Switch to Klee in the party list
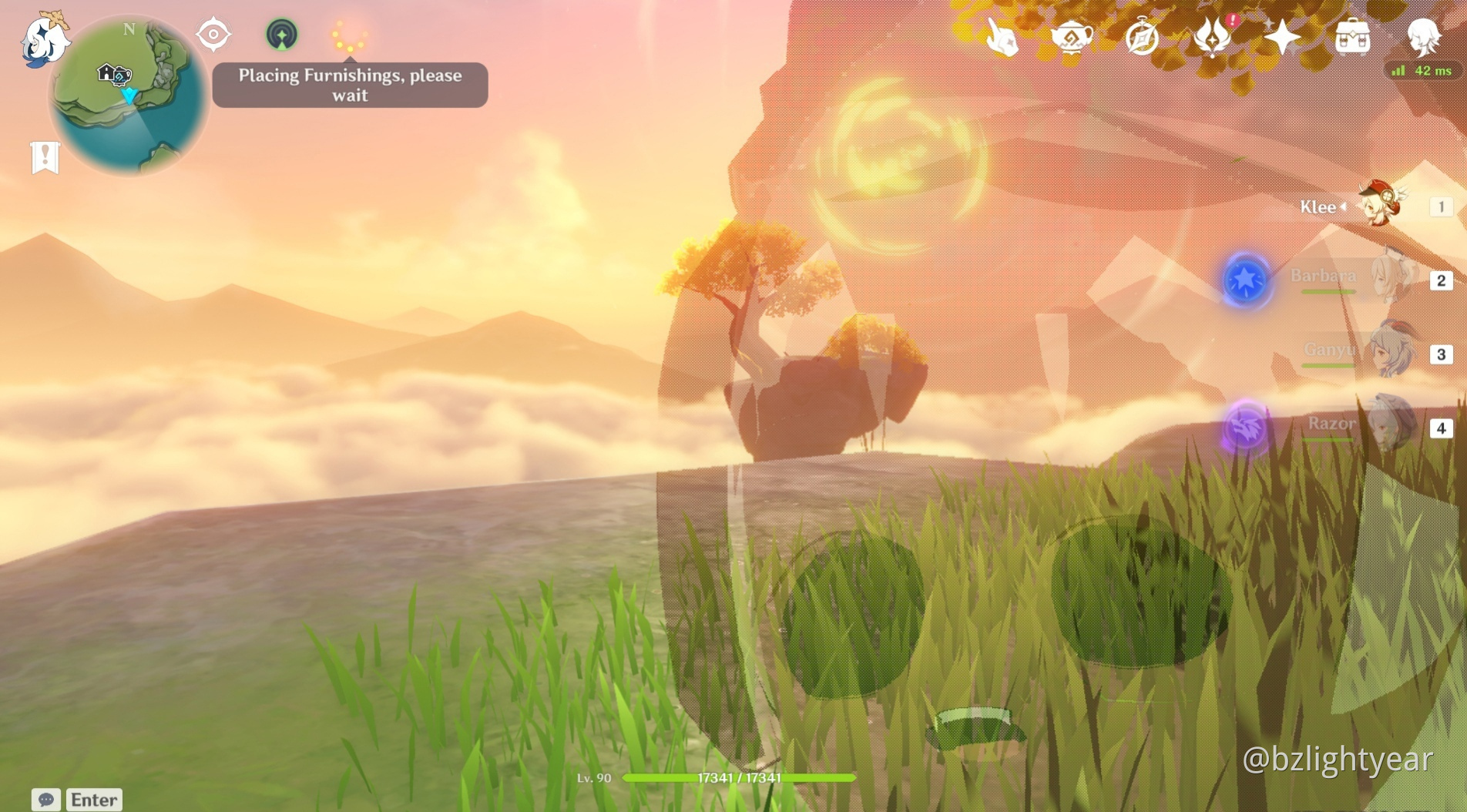The width and height of the screenshot is (1467, 812). 1379,206
